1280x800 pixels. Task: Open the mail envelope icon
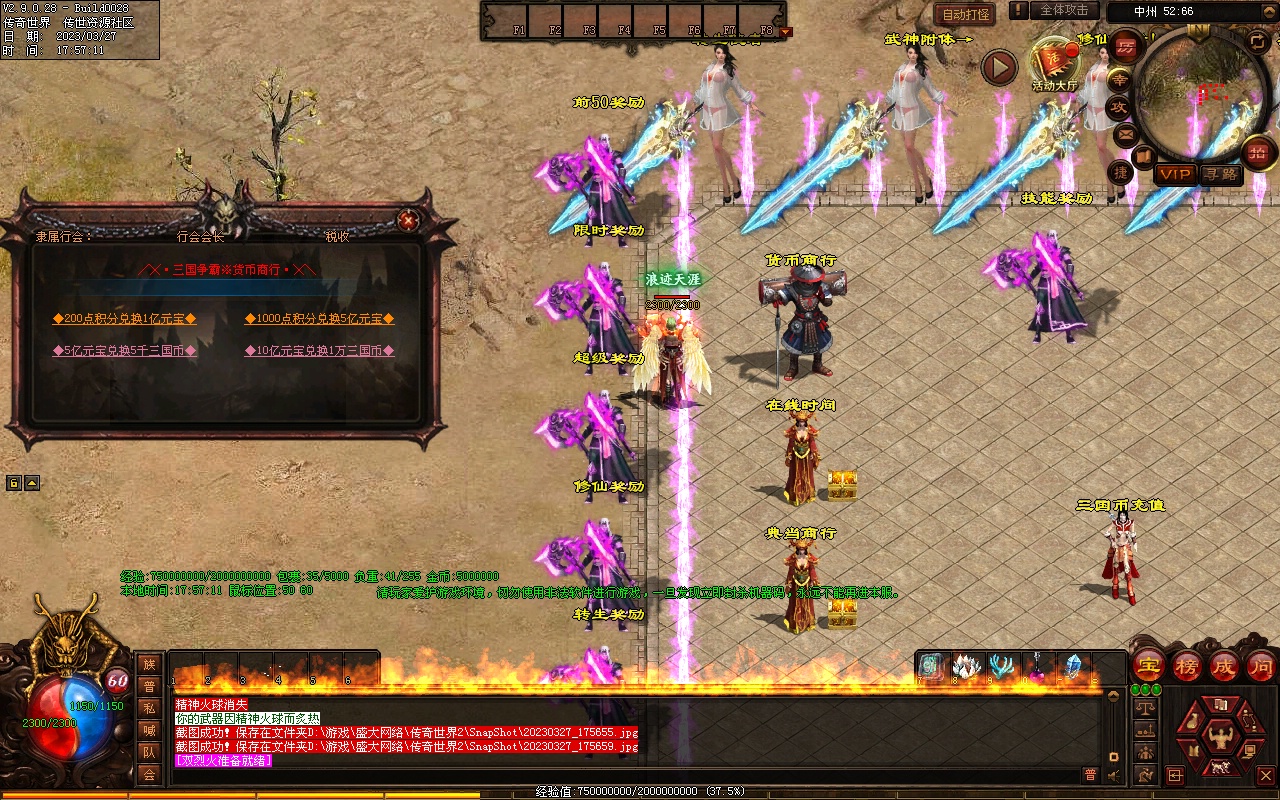tap(1126, 133)
